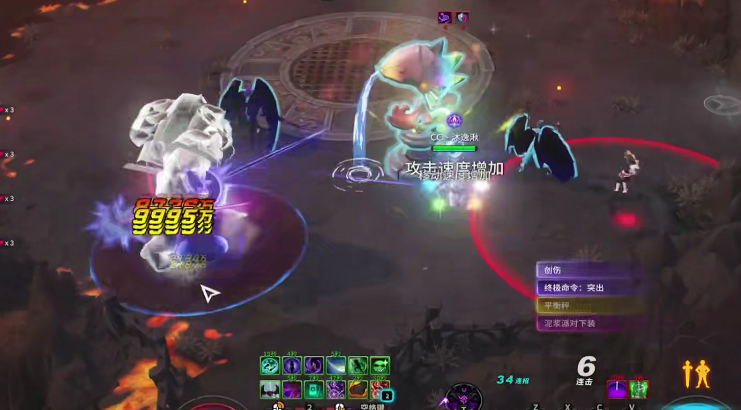Click the green grinning mask icon
741x410 pixels.
point(380,366)
